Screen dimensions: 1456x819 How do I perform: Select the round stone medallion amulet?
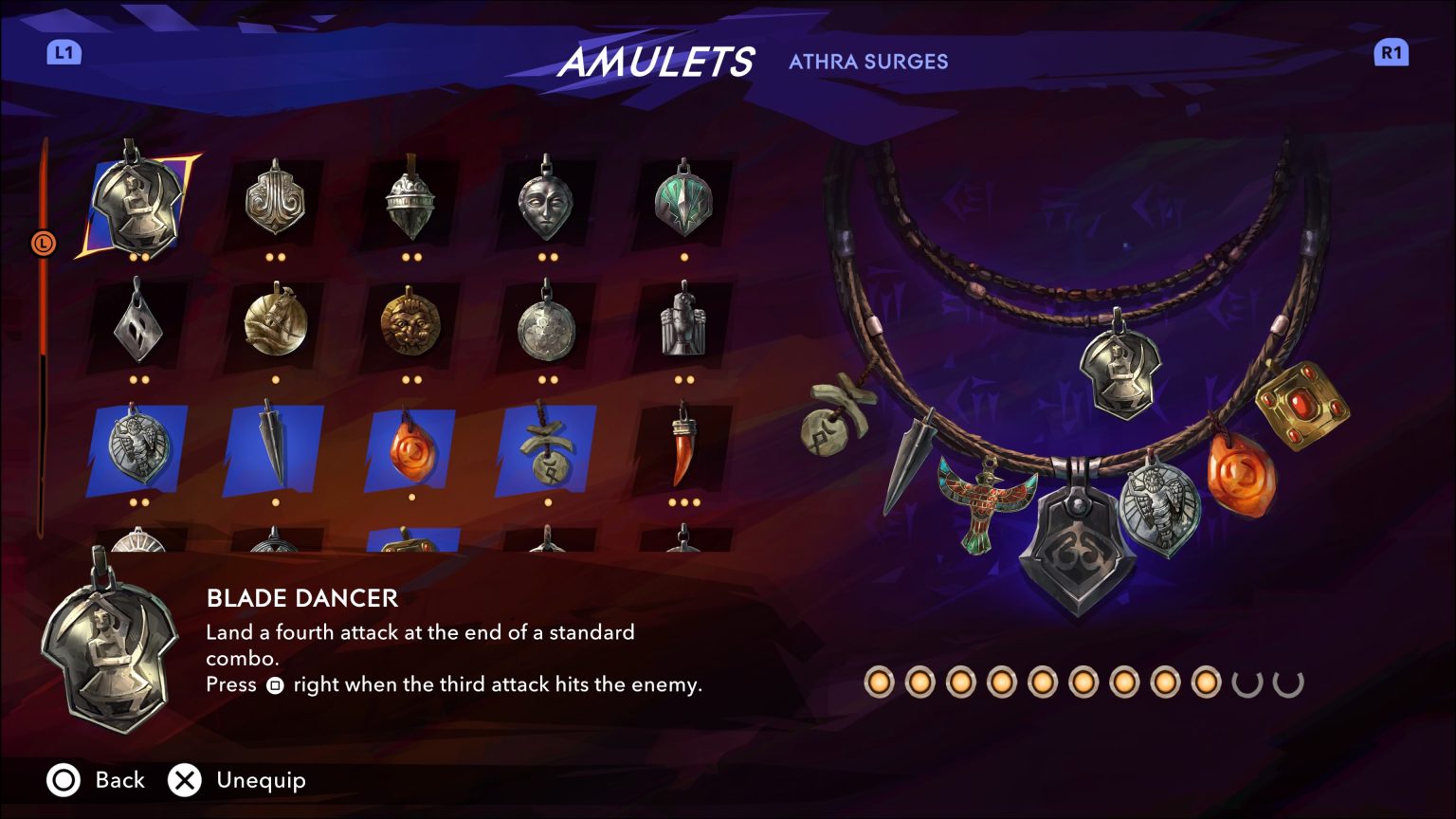click(x=547, y=327)
